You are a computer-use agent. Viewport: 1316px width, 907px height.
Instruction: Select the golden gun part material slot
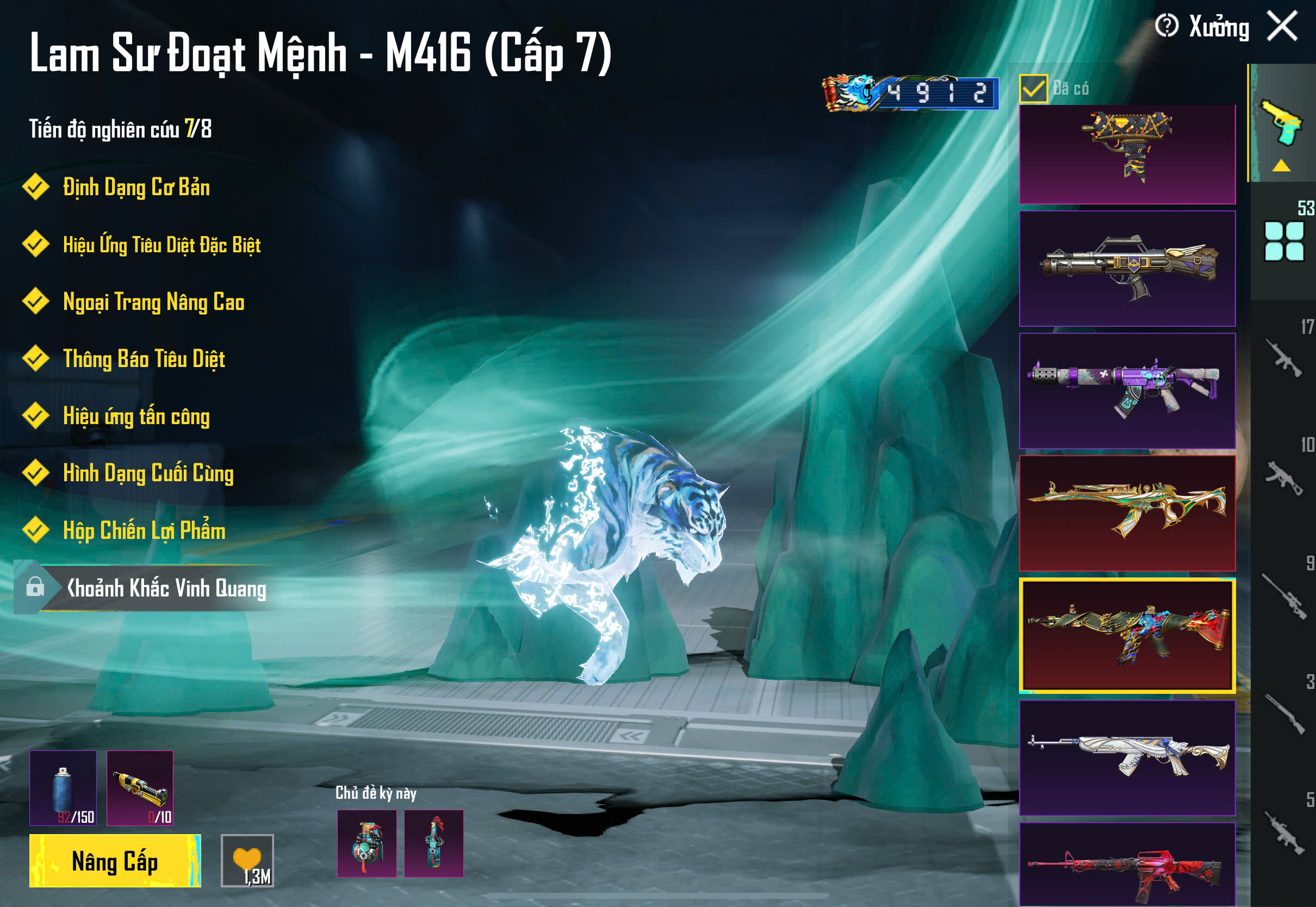click(x=140, y=788)
